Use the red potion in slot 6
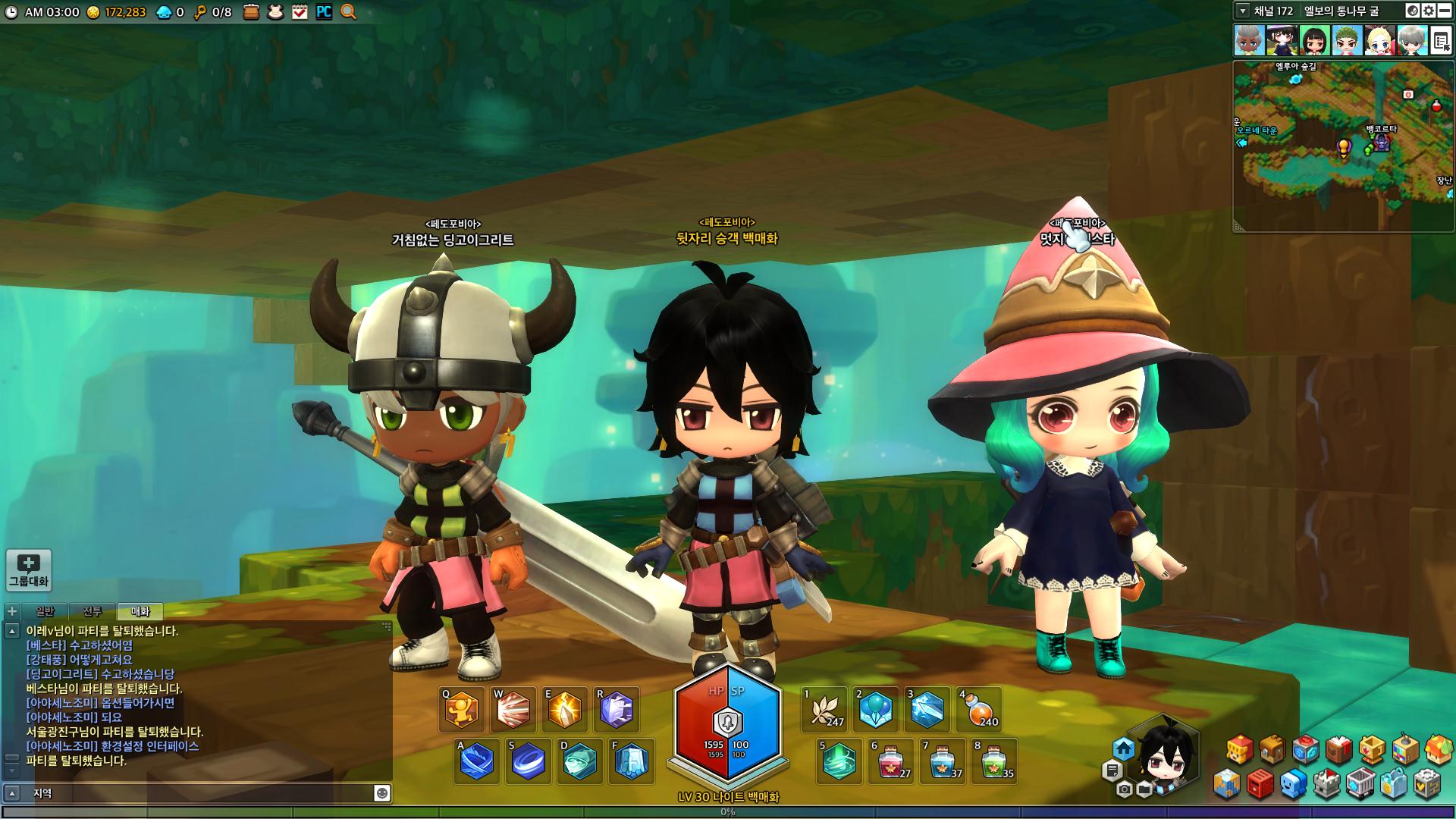 click(x=891, y=761)
